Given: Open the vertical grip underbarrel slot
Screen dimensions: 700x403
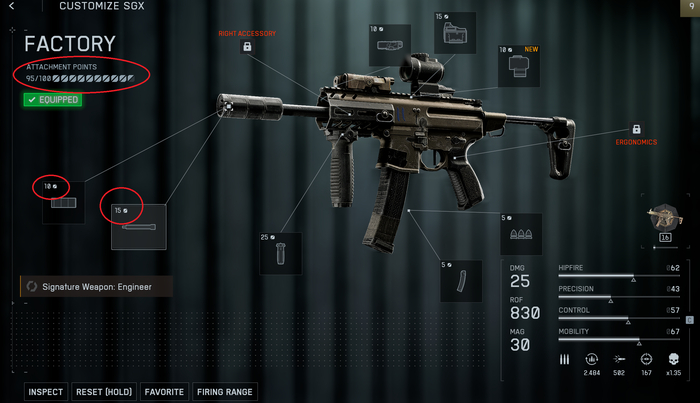Looking at the screenshot, I should pyautogui.click(x=280, y=253).
